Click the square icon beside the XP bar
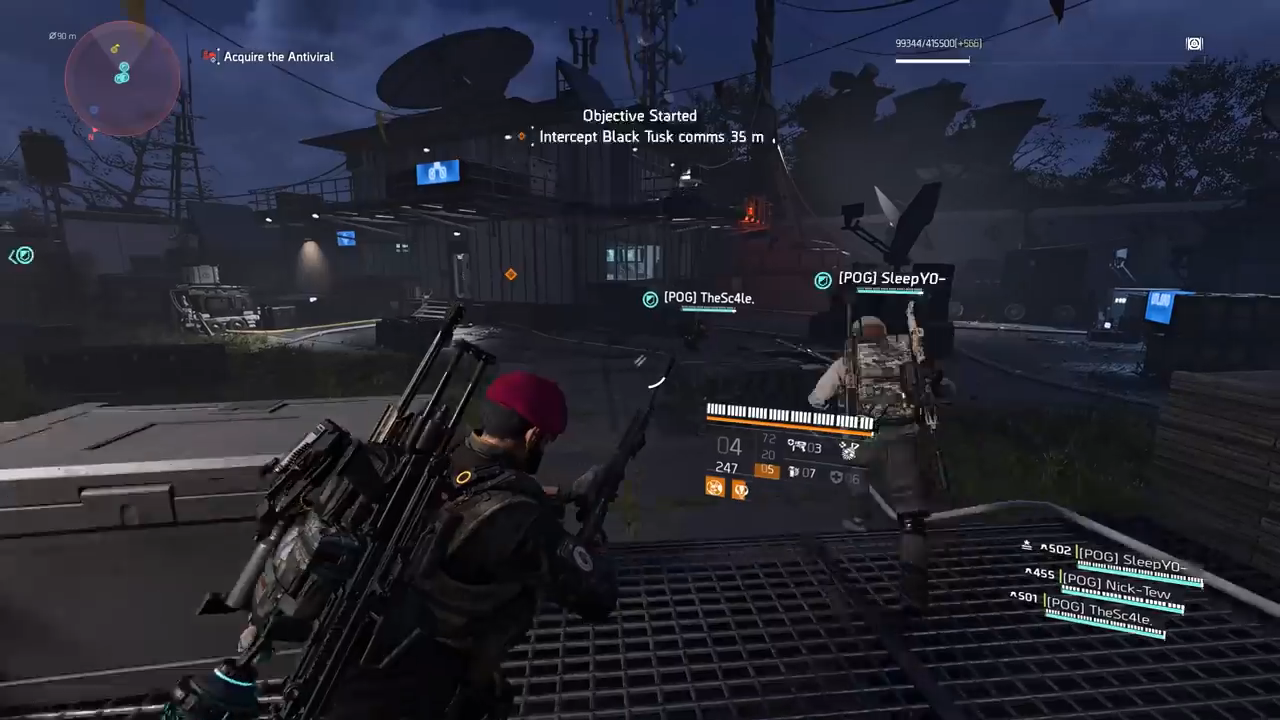 coord(1194,44)
